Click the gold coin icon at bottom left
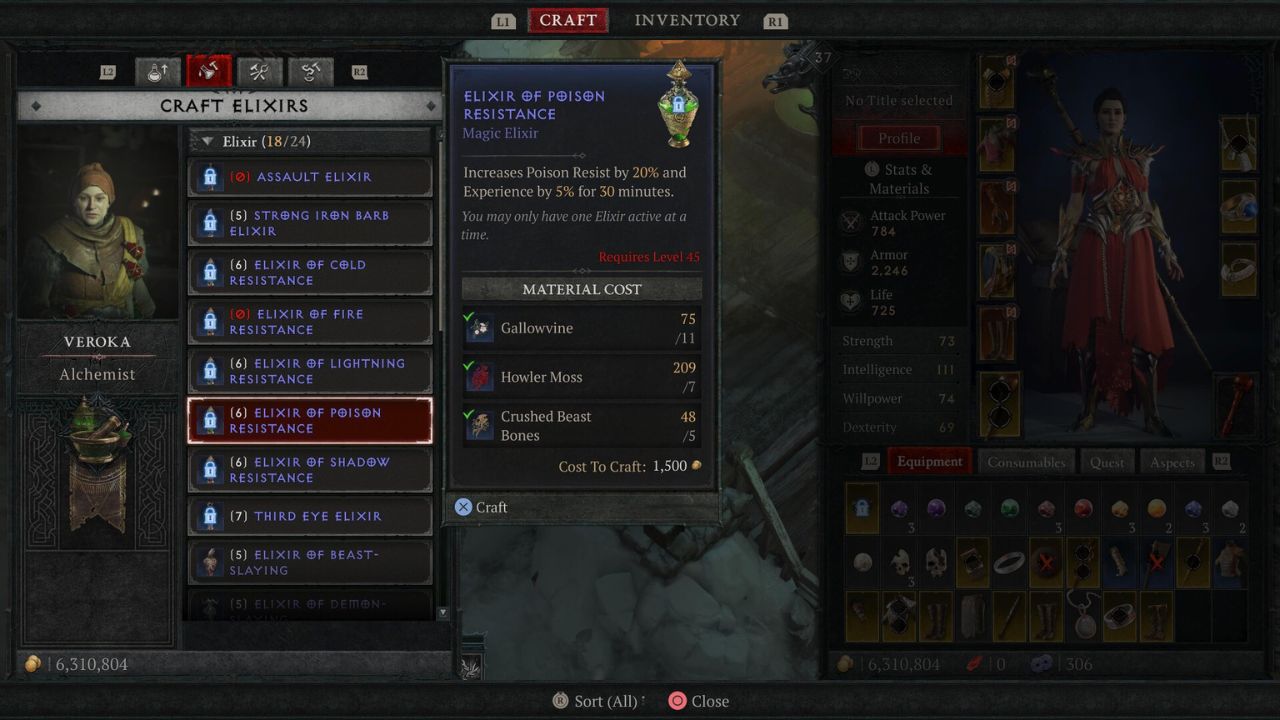This screenshot has width=1280, height=720. click(x=33, y=663)
